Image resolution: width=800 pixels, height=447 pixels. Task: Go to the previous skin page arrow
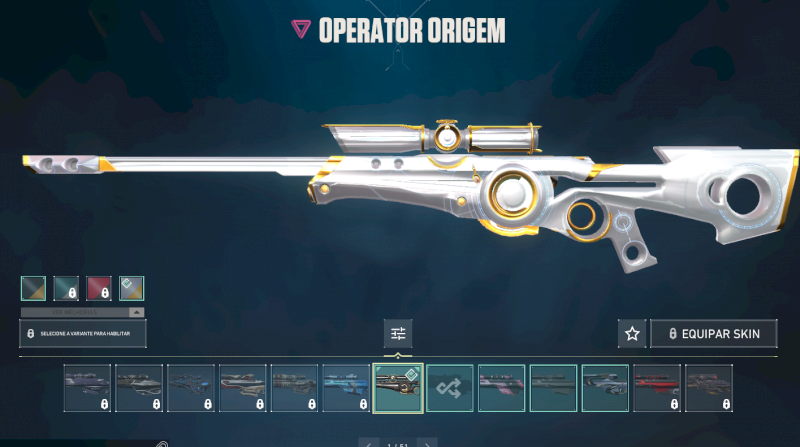point(368,443)
